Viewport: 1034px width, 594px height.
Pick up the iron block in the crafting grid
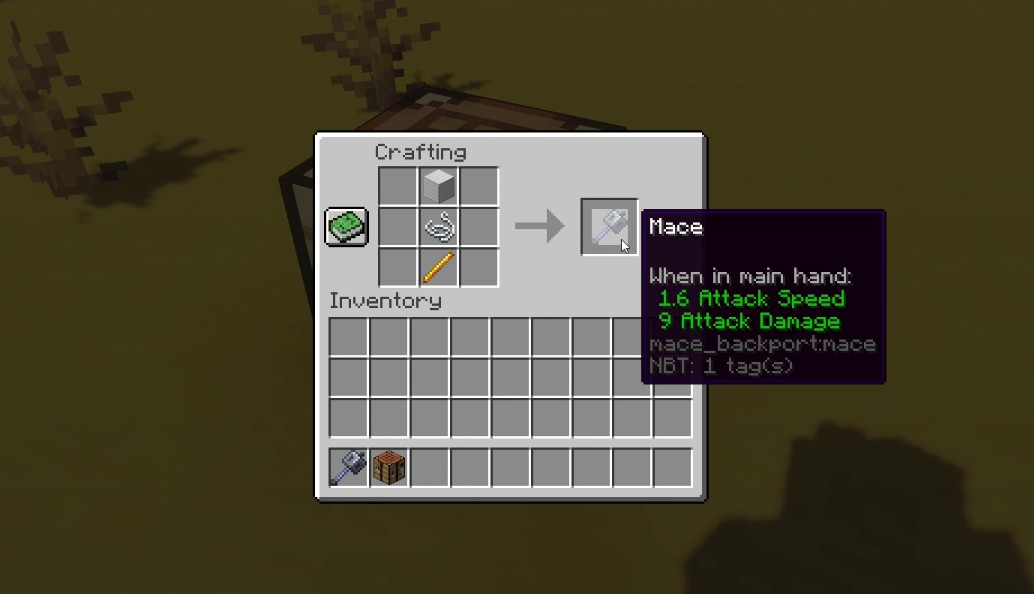coord(438,187)
